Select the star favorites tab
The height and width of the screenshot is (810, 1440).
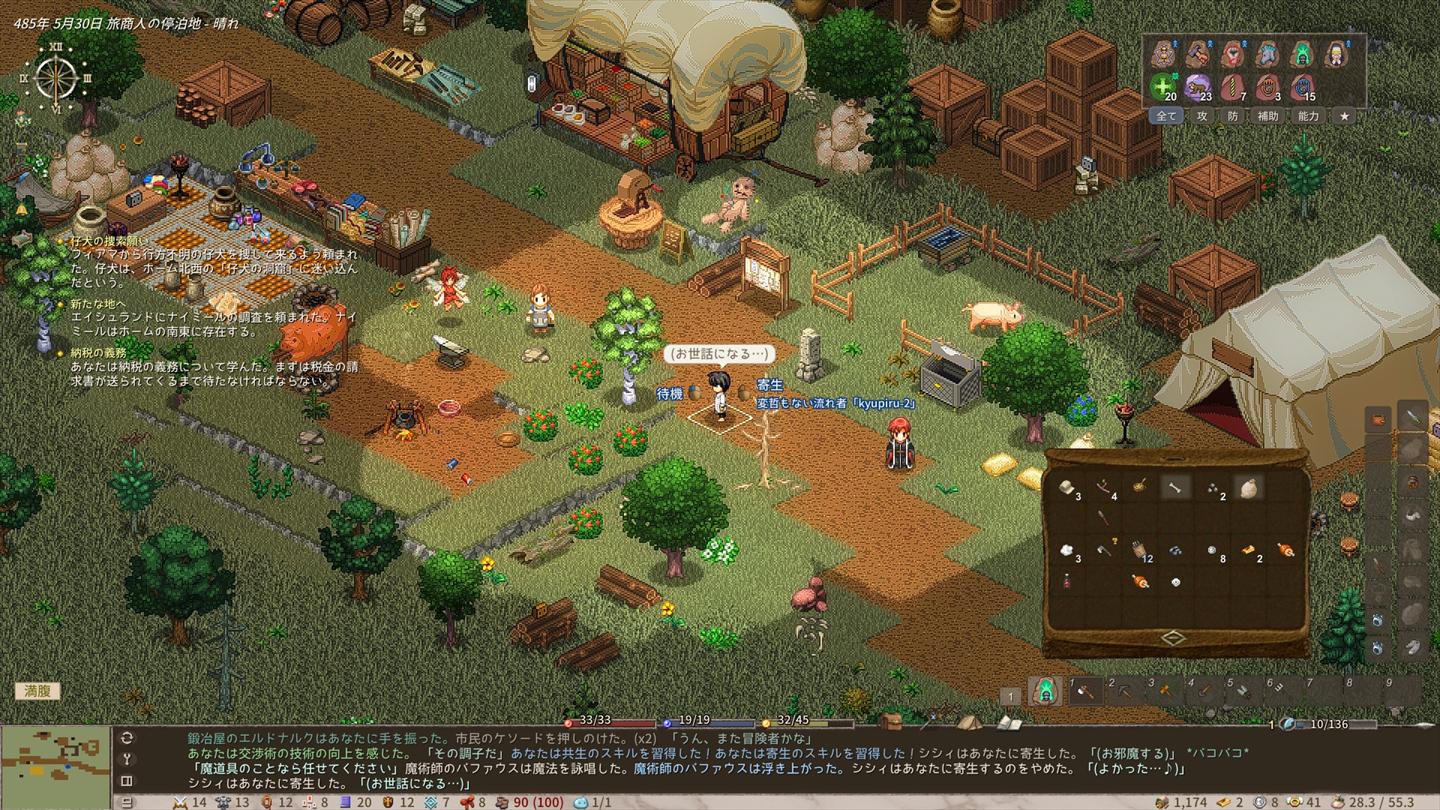1345,116
